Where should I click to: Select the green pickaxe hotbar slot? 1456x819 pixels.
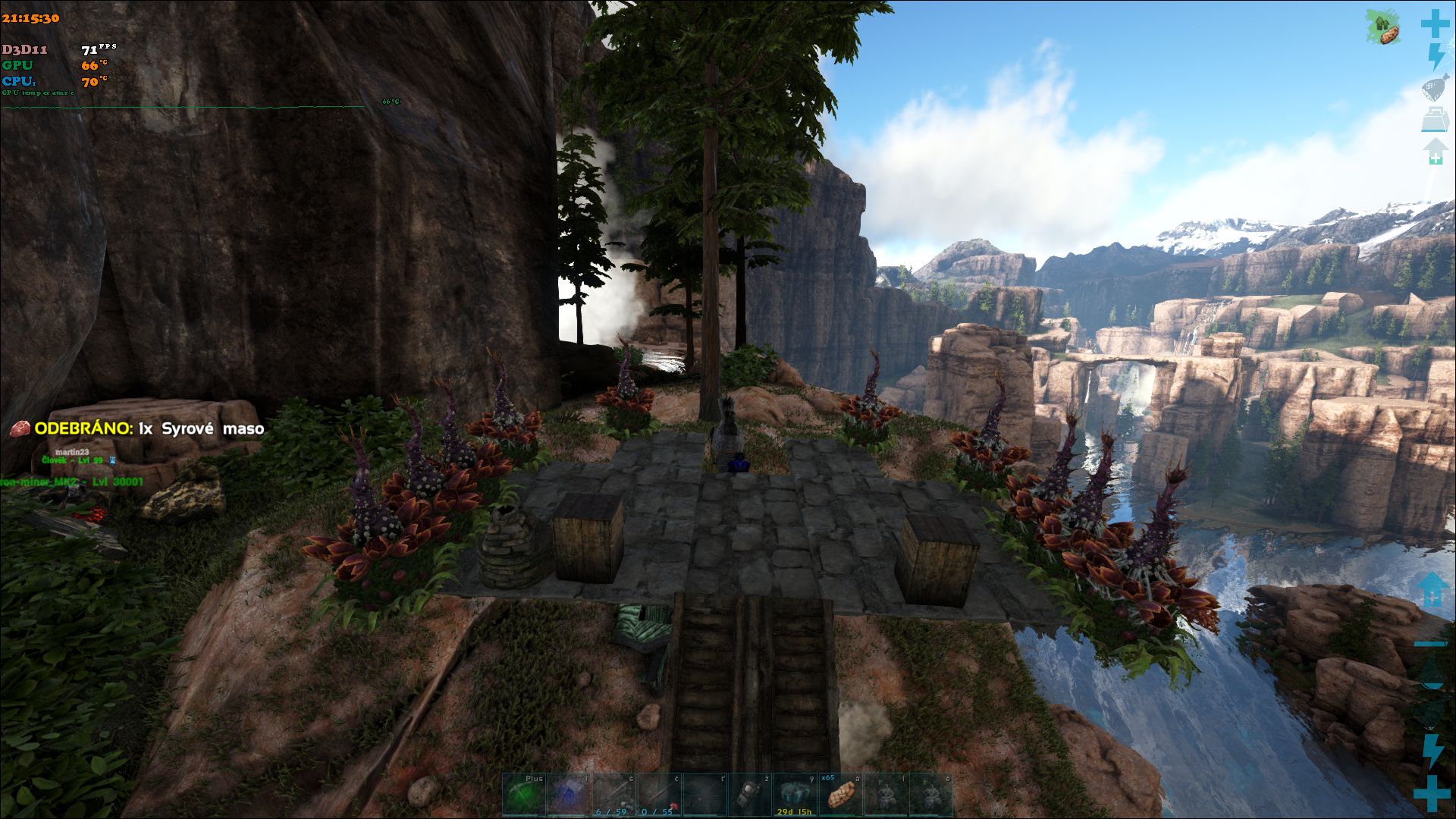pos(524,795)
